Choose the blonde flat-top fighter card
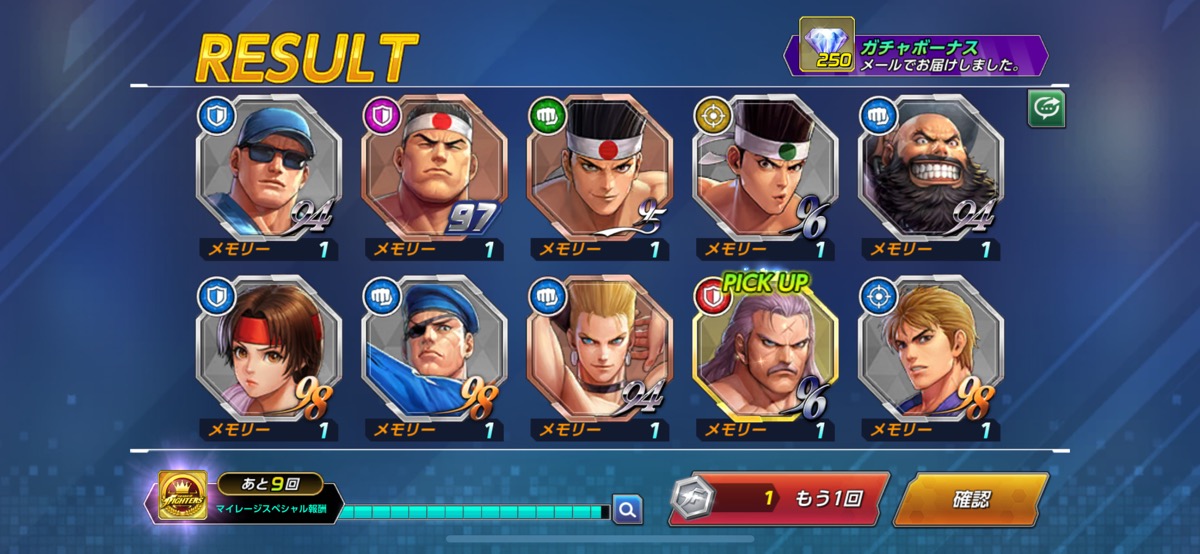Viewport: 1200px width, 554px height. (600, 348)
